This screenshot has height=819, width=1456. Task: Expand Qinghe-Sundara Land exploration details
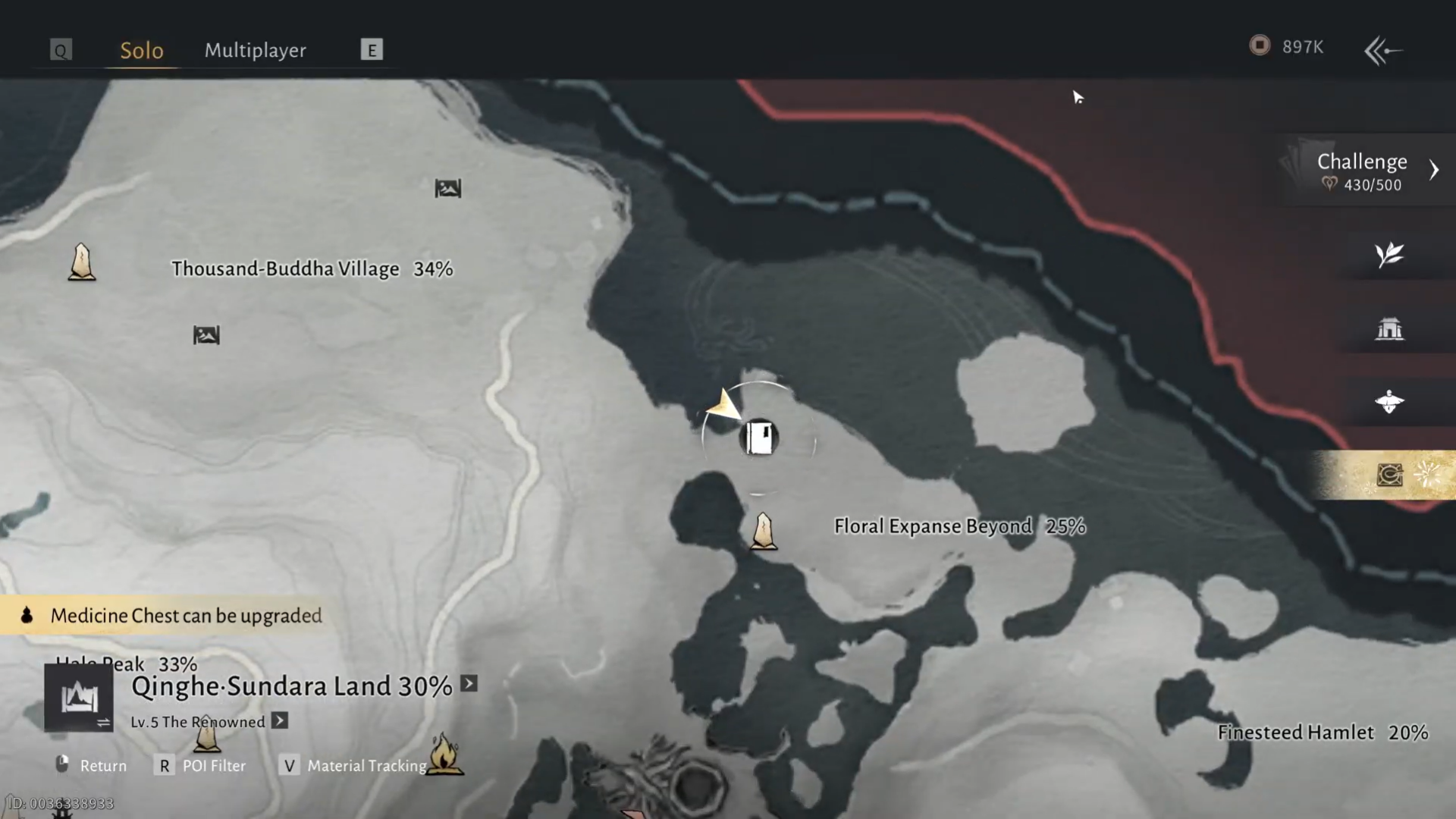tap(469, 684)
